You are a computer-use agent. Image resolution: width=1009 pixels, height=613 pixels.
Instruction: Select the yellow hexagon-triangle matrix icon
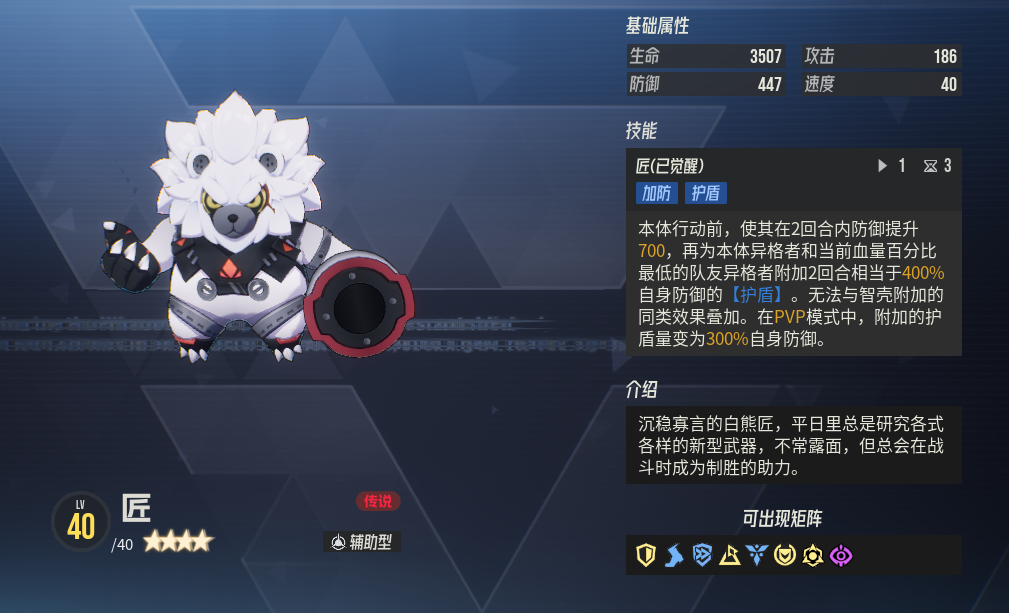pos(813,555)
